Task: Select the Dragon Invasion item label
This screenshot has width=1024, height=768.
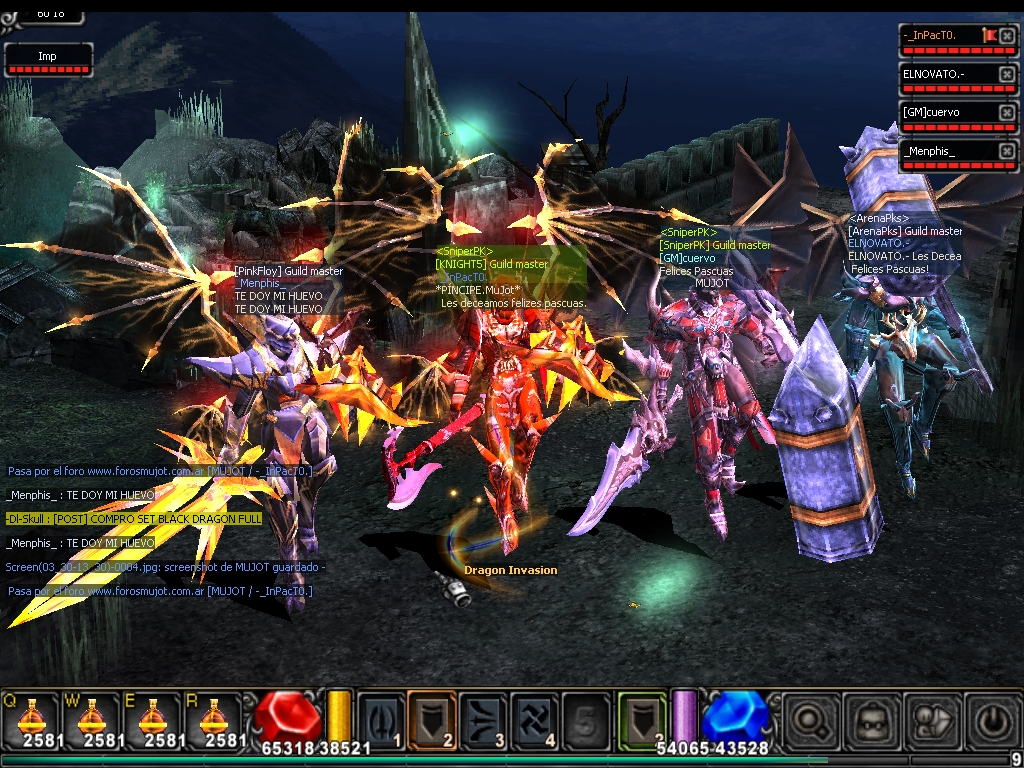Action: (510, 570)
